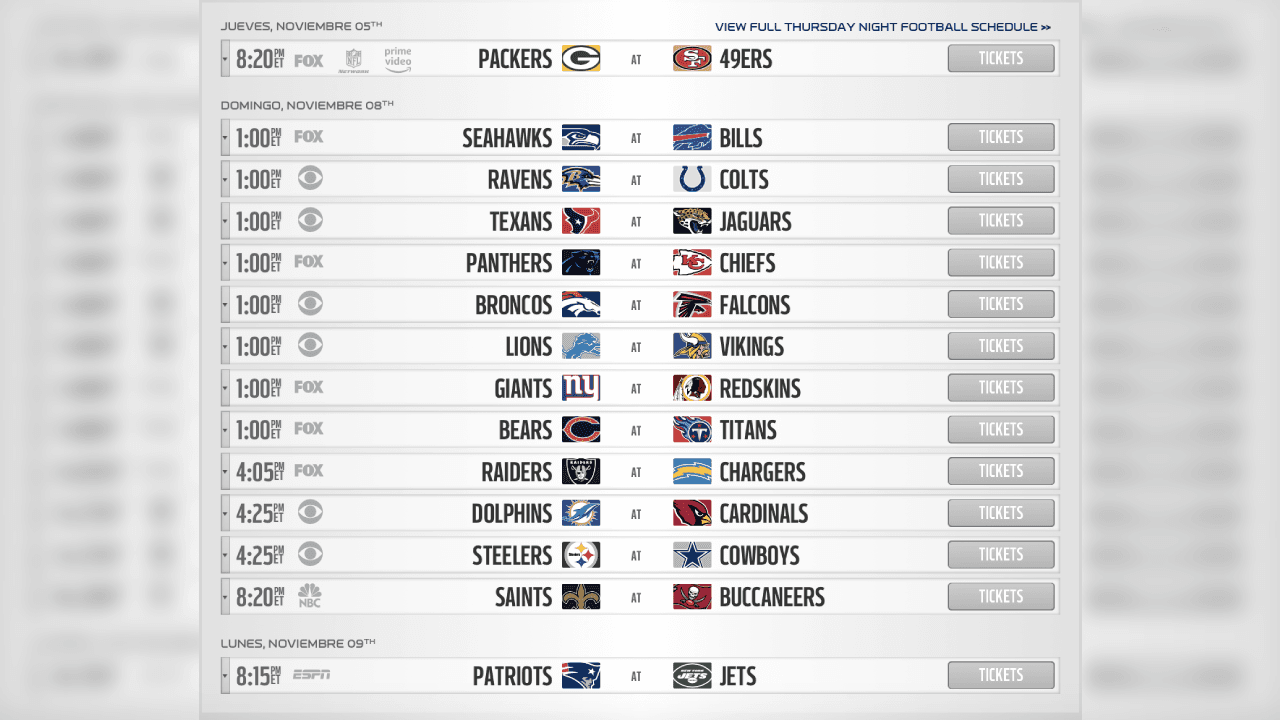Screen dimensions: 1280x720
Task: Select the ESPN icon on Monday night game
Action: click(x=310, y=675)
